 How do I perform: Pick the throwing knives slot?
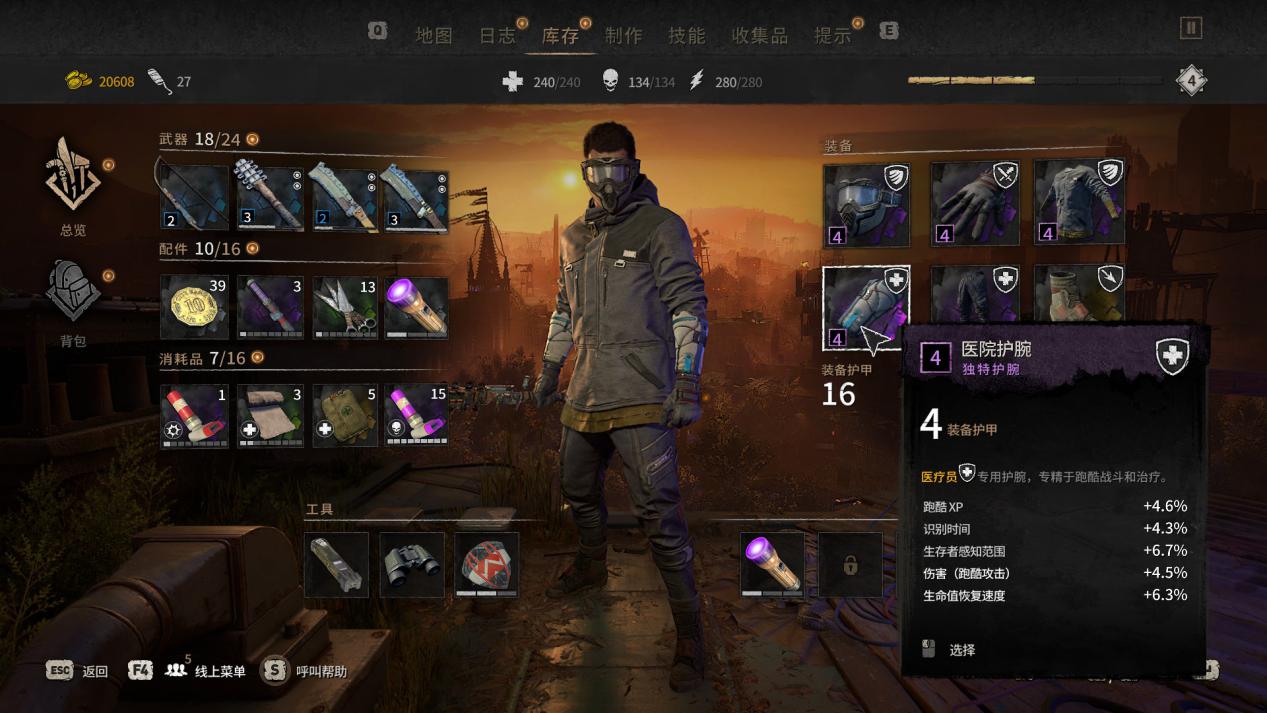346,307
